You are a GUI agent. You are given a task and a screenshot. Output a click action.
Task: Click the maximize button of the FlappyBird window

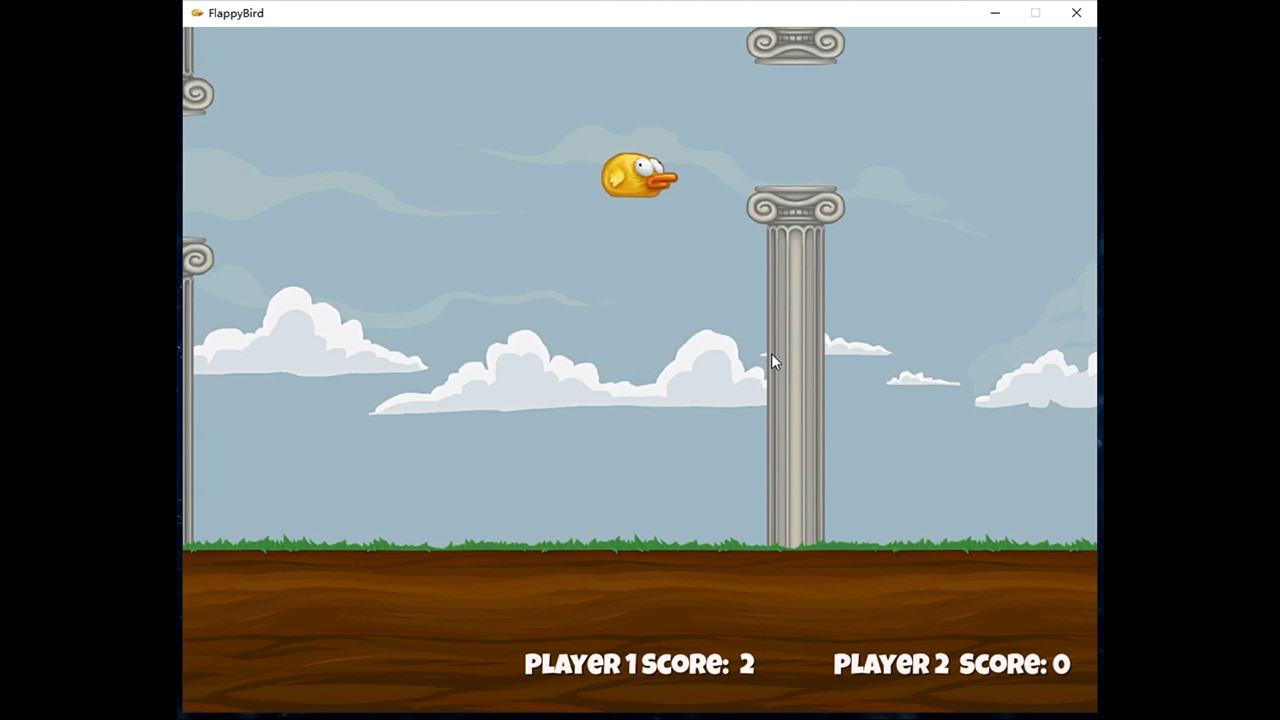click(1035, 13)
